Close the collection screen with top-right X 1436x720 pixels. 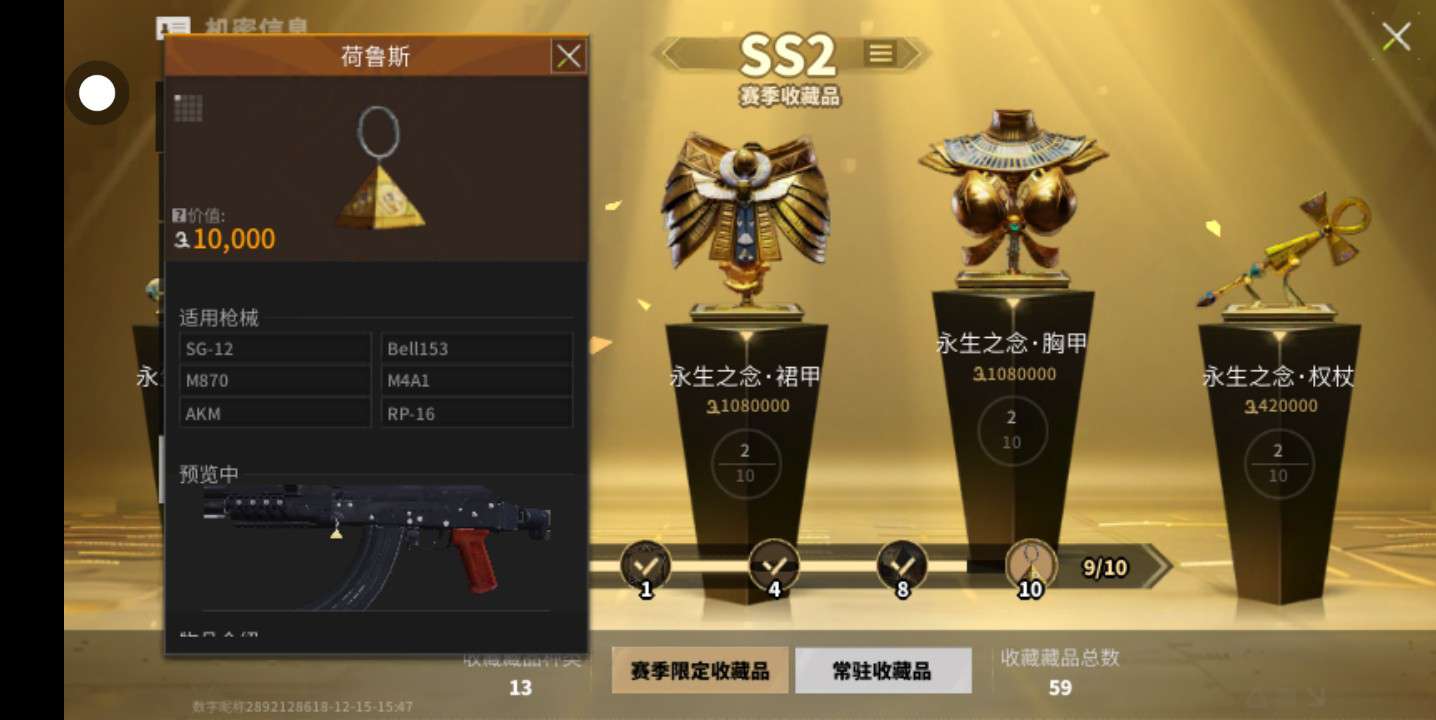1396,38
